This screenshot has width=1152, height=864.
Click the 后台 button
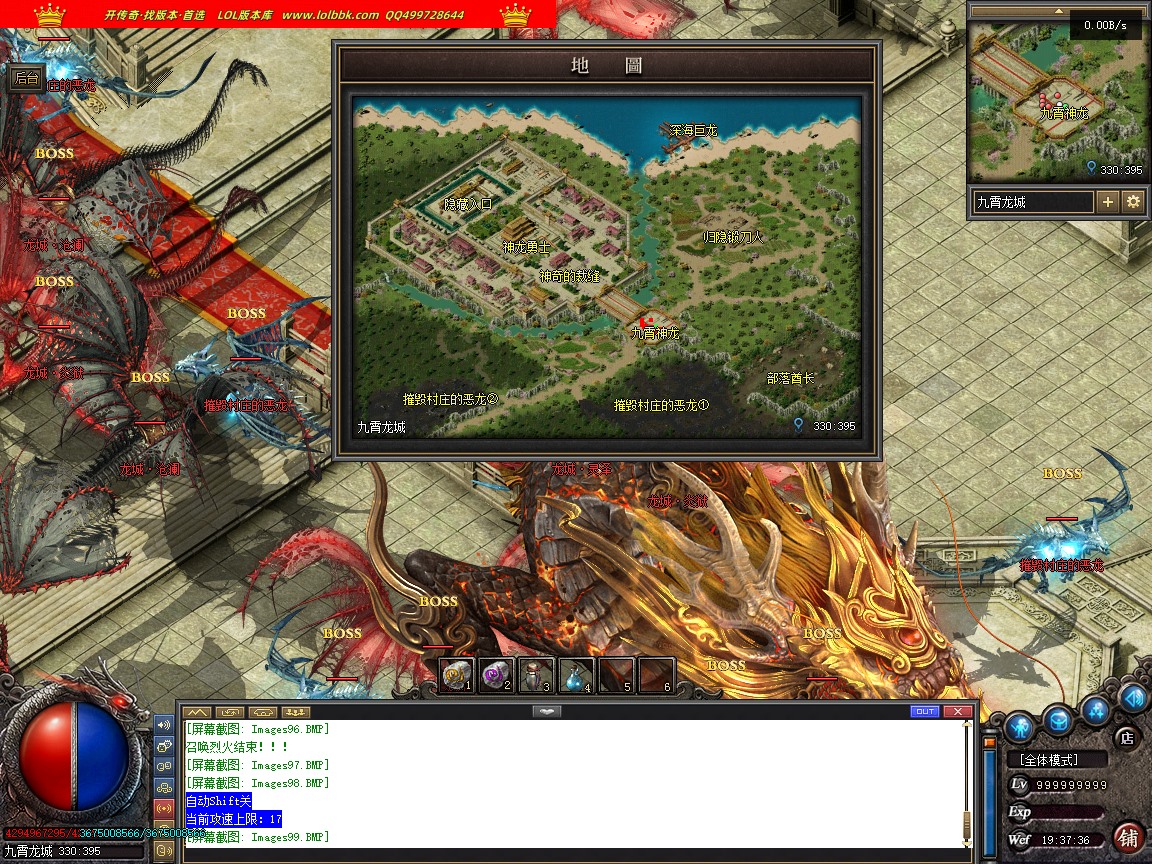coord(26,78)
